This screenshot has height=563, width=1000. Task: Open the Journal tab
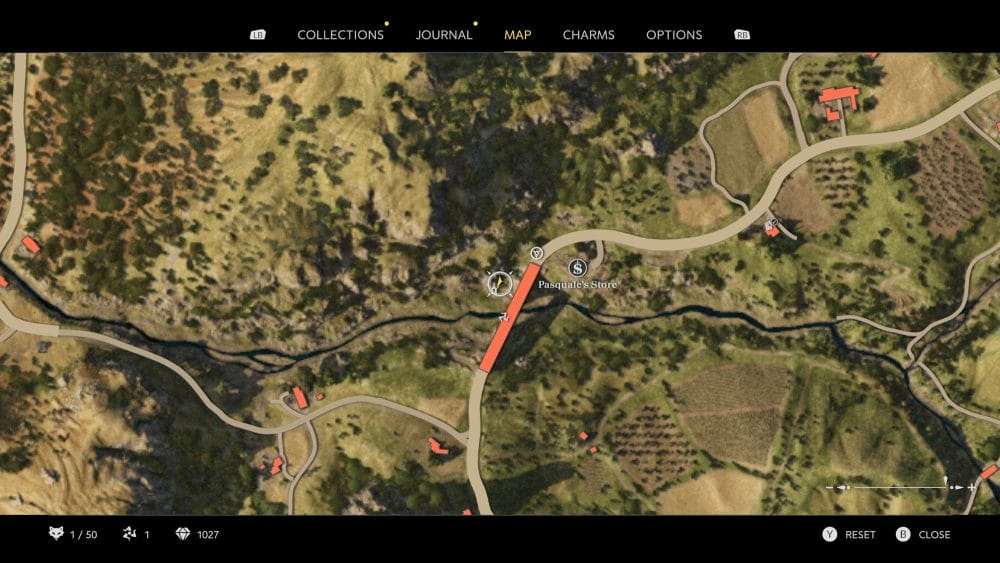[444, 35]
